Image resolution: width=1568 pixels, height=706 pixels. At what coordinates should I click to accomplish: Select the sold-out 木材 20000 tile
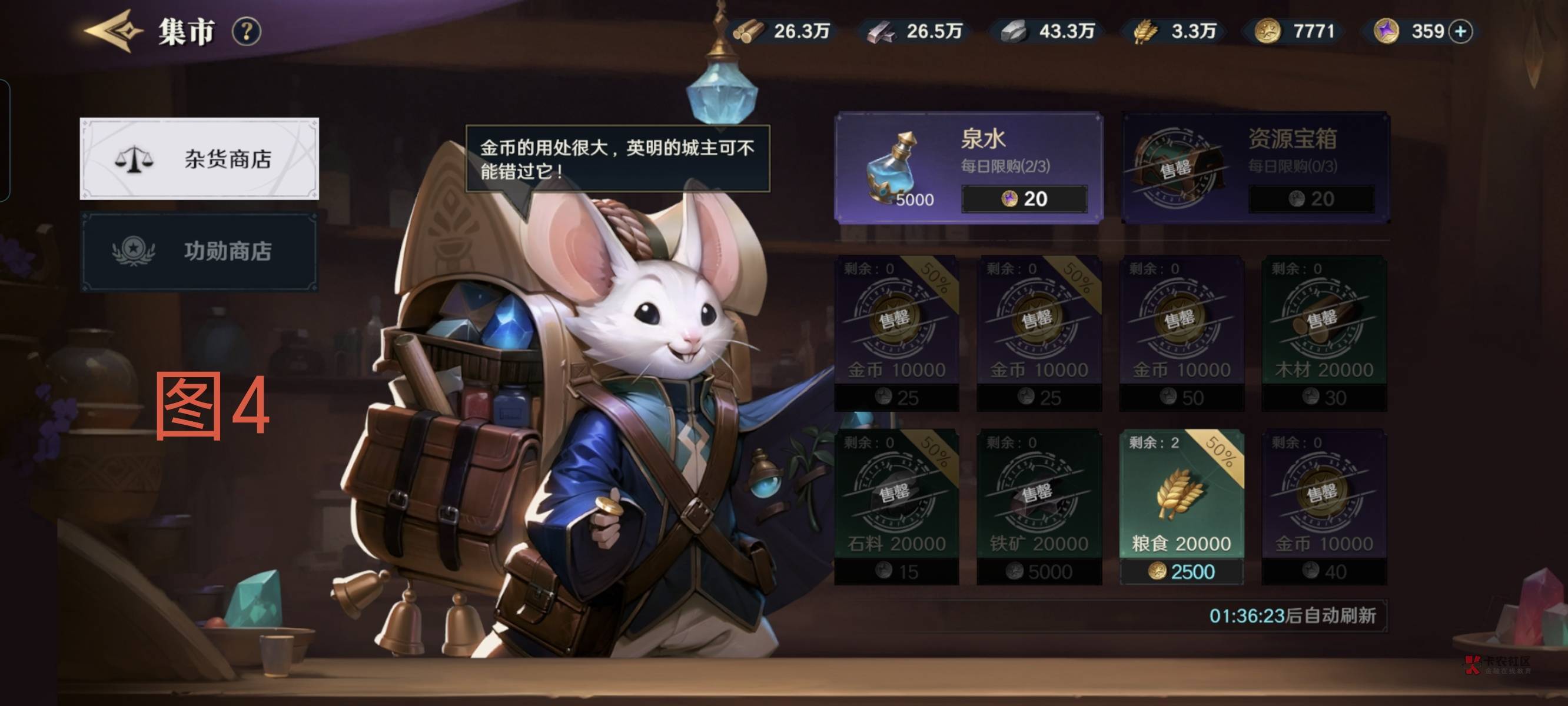1324,332
